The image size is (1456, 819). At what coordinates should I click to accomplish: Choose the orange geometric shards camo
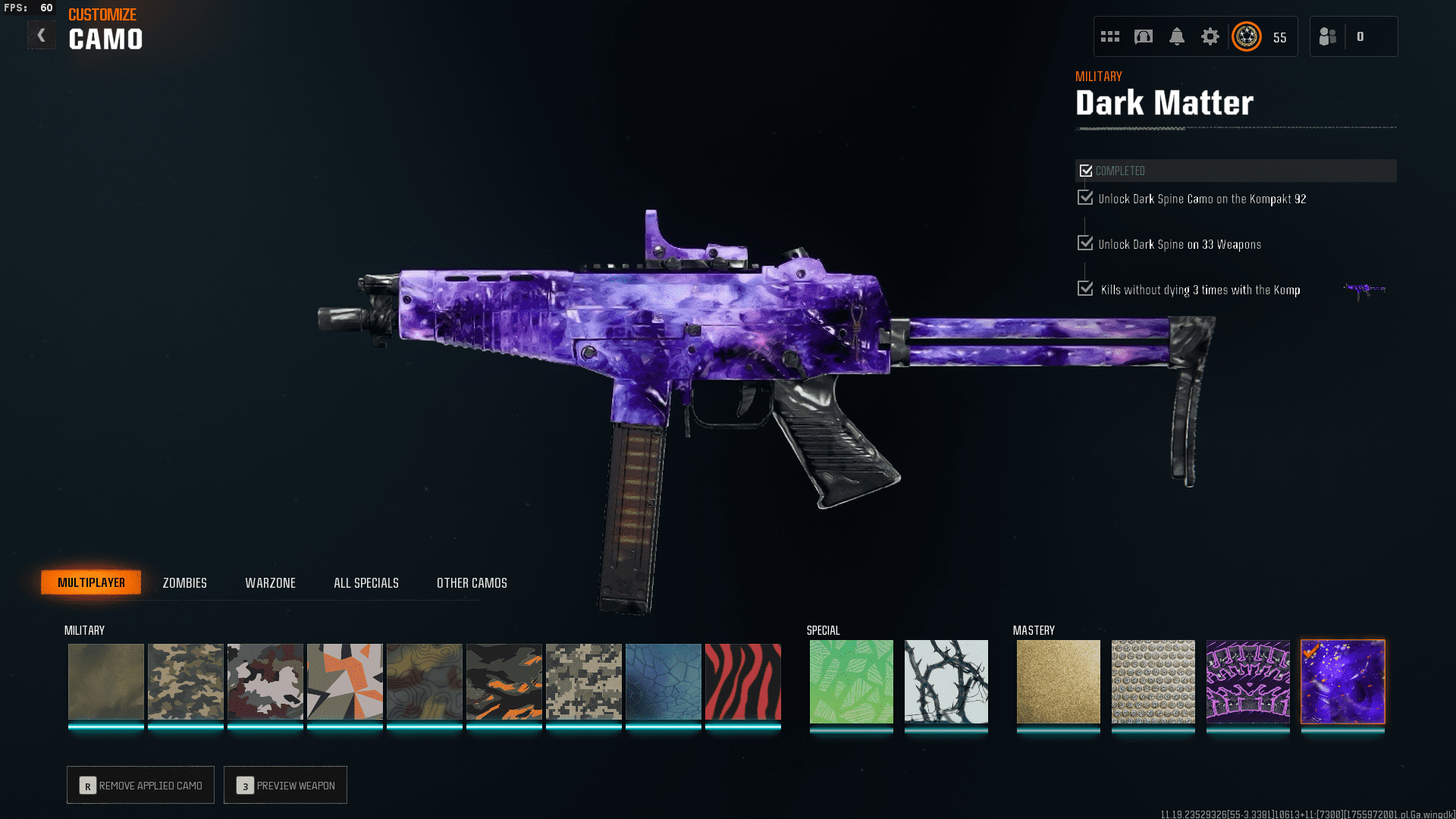tap(344, 681)
